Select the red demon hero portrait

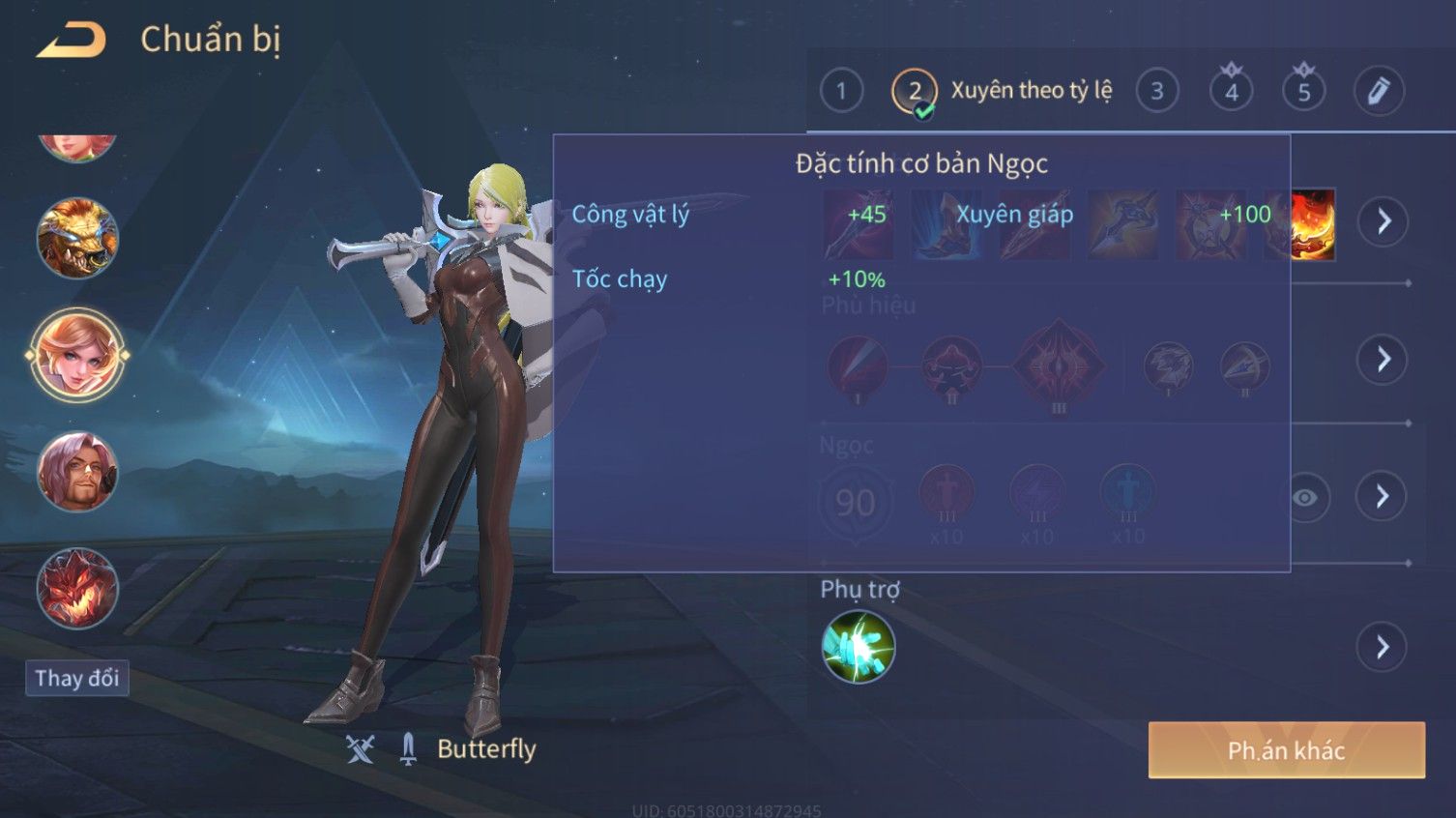pos(77,588)
